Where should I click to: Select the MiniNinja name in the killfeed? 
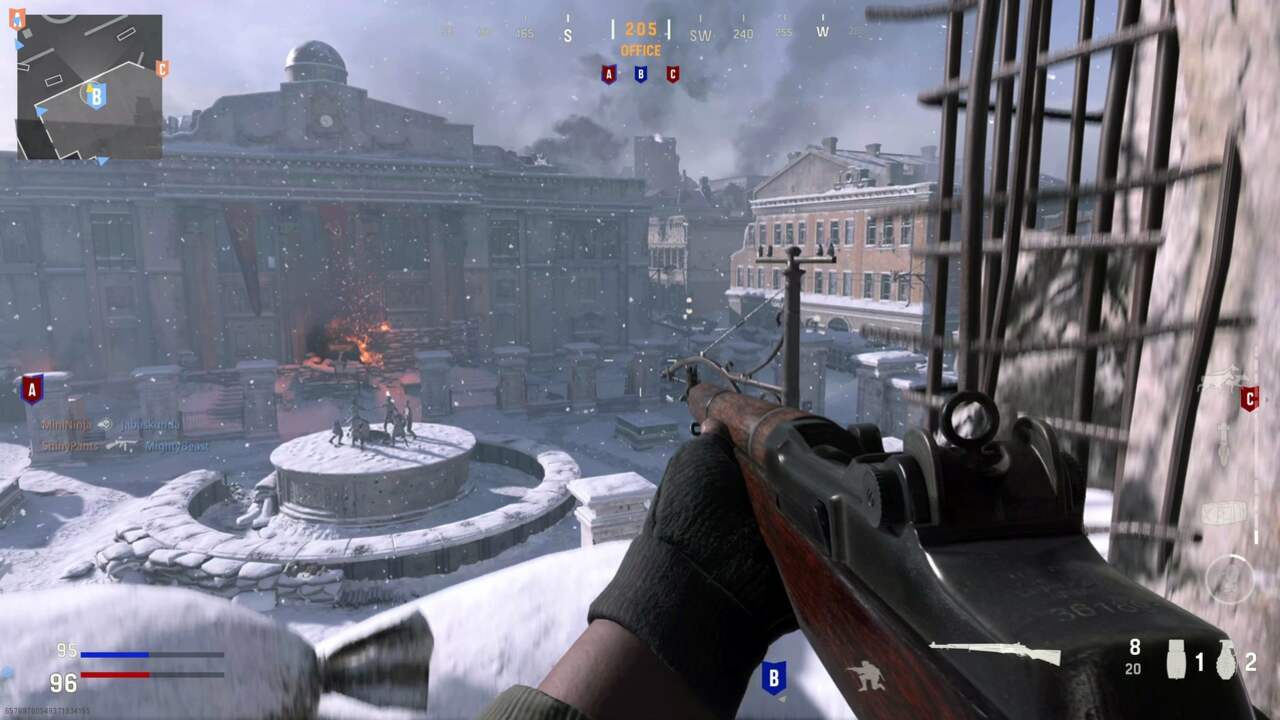click(65, 424)
